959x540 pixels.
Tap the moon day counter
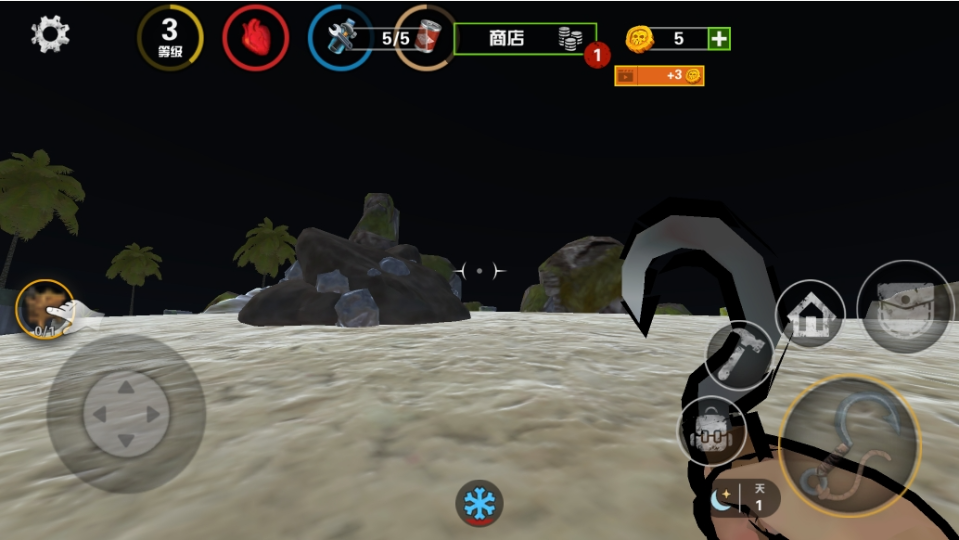(x=745, y=497)
